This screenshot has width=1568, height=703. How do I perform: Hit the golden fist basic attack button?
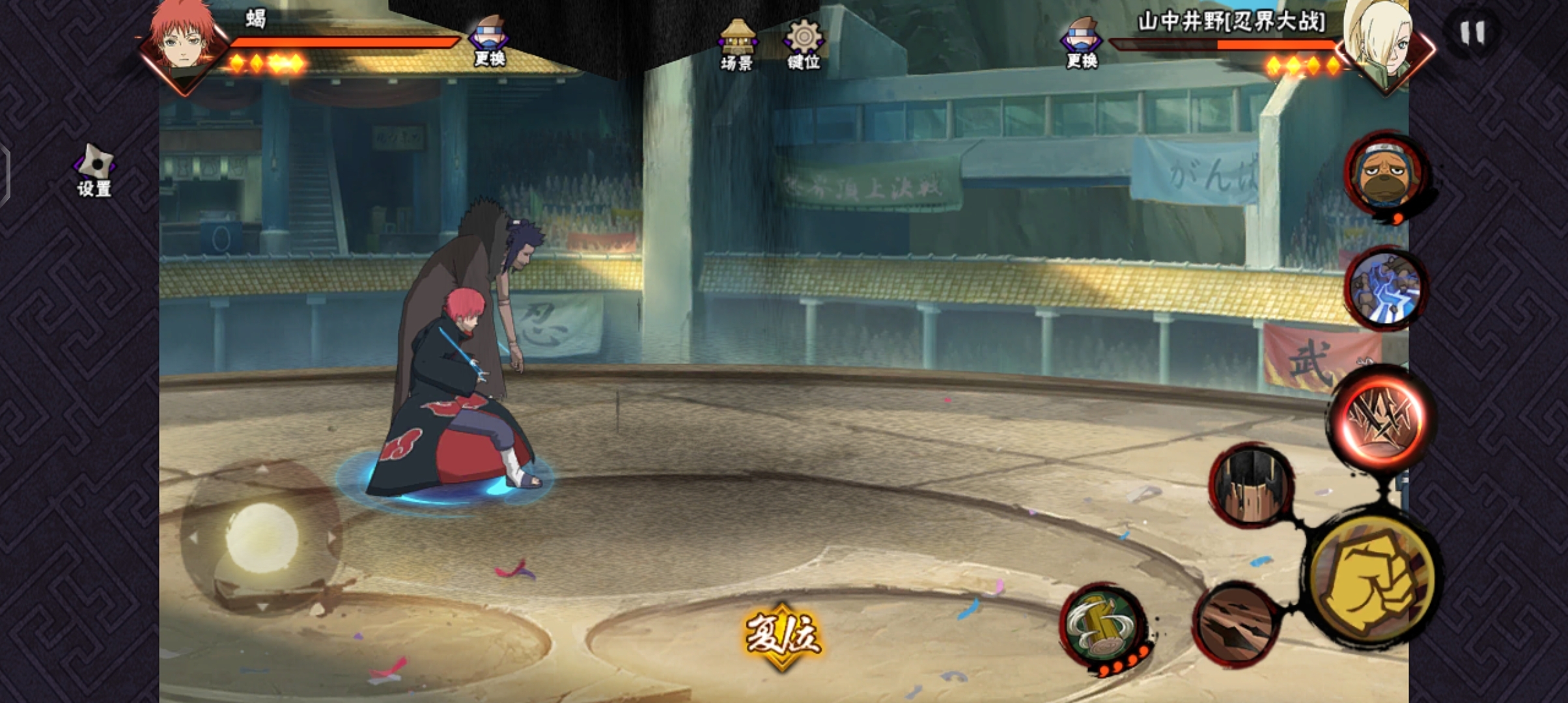(x=1372, y=579)
